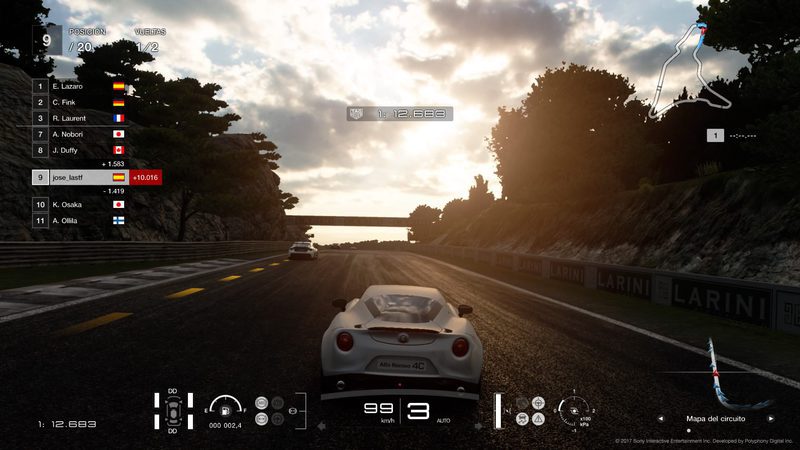Click the turbo boost pressure gauge
The image size is (800, 450).
pyautogui.click(x=575, y=409)
